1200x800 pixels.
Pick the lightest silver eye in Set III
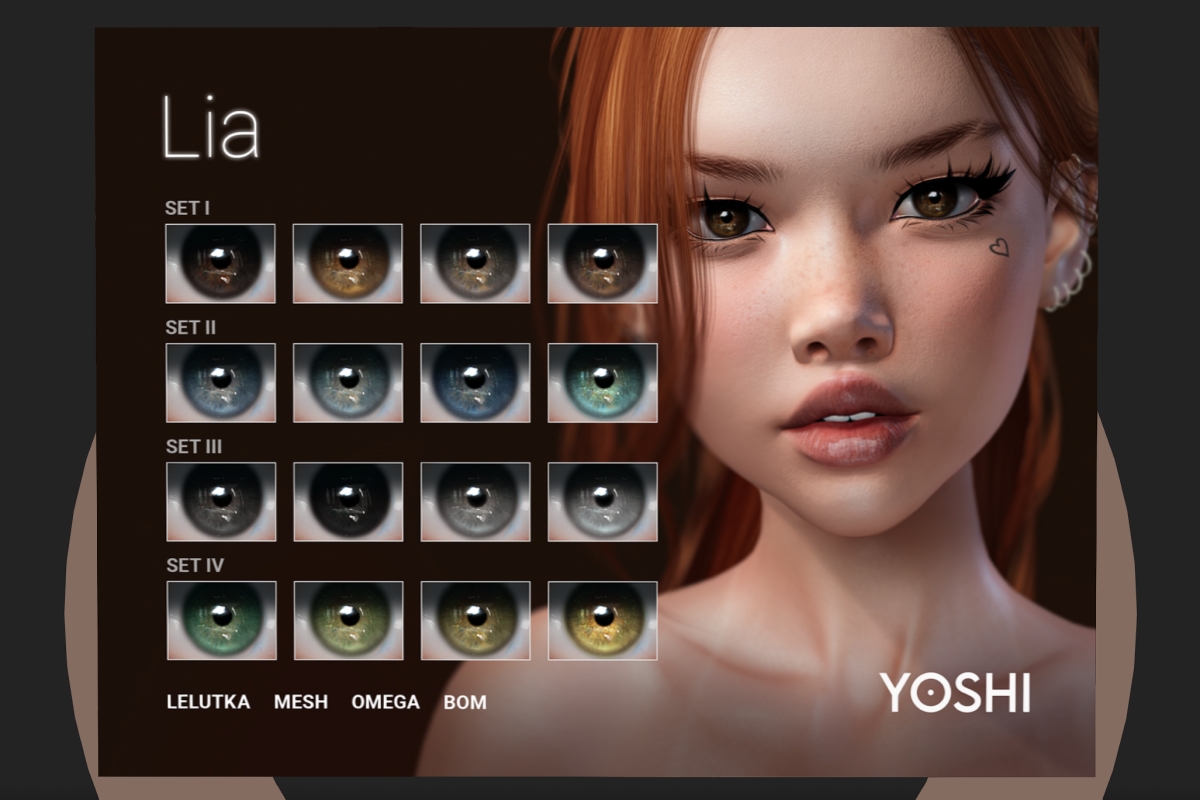pyautogui.click(x=602, y=501)
